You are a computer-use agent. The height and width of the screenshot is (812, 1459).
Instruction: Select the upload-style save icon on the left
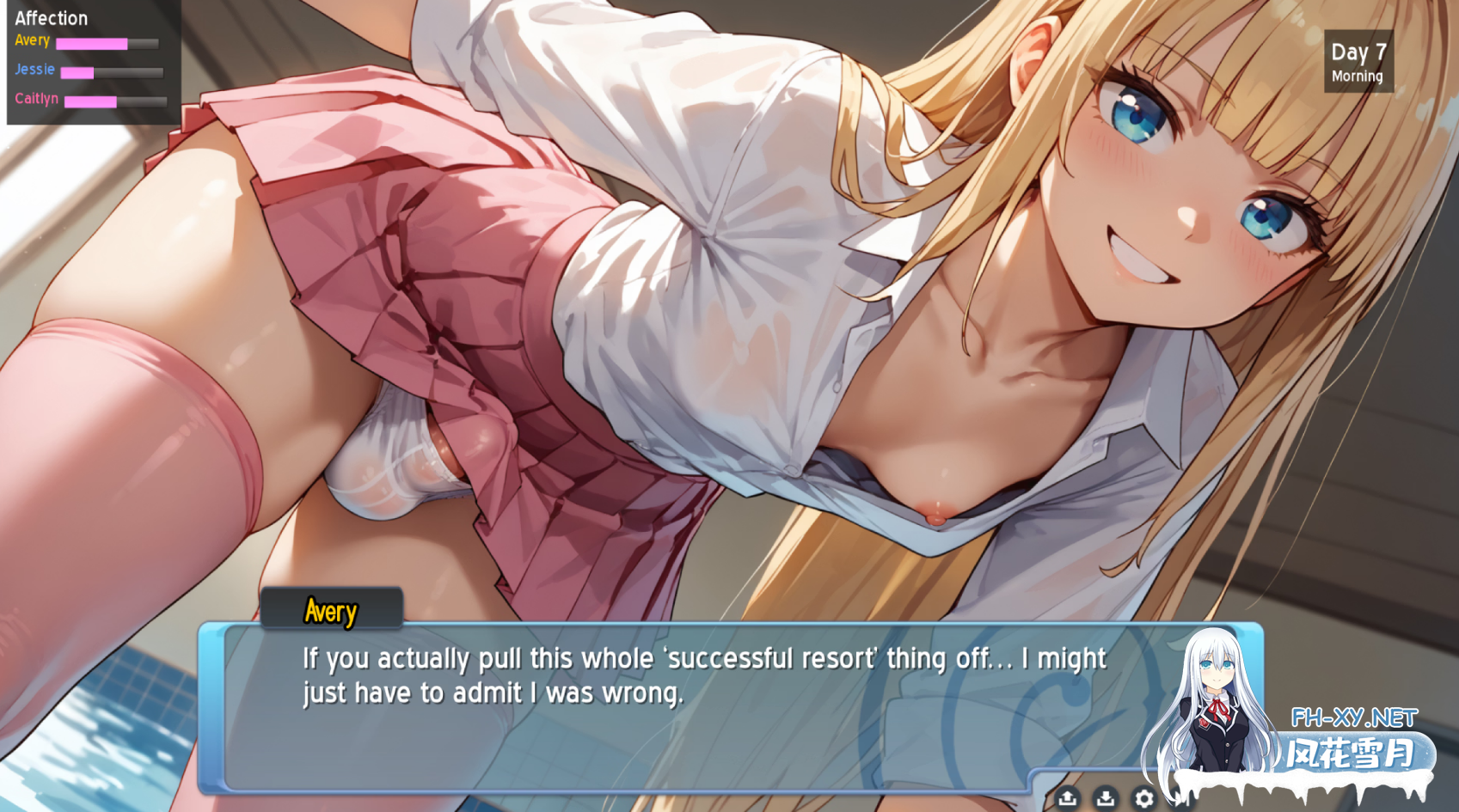1067,798
